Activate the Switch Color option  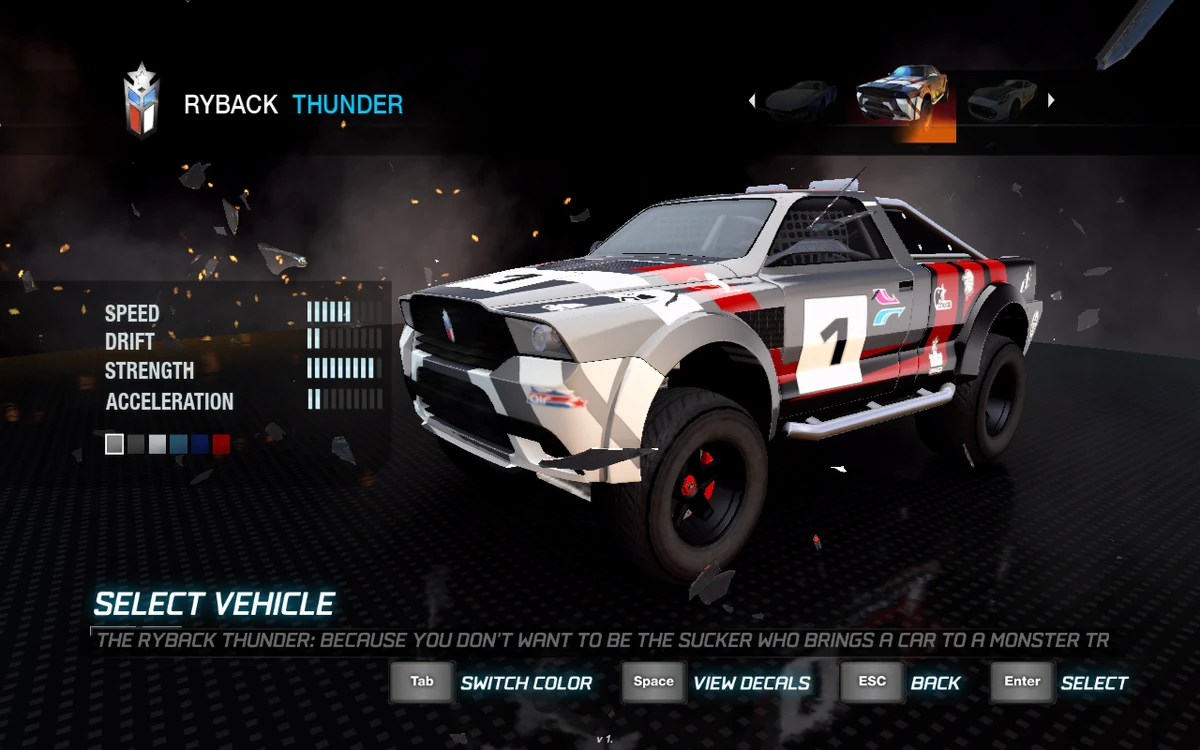526,683
